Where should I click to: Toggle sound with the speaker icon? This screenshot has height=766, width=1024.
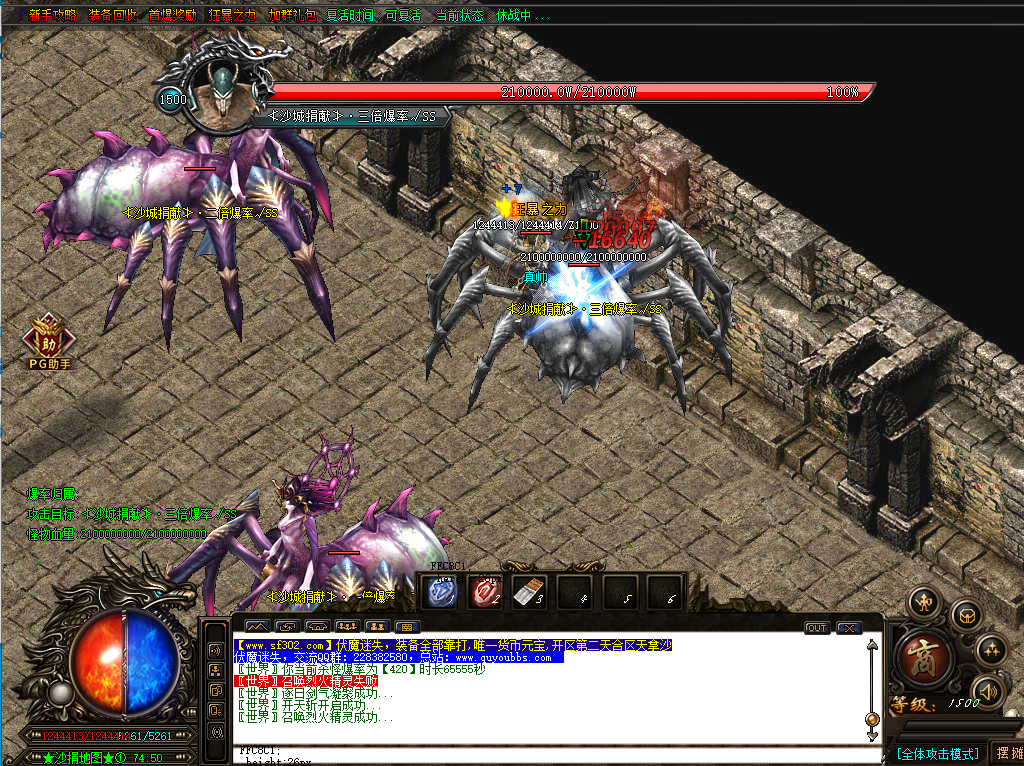(988, 690)
